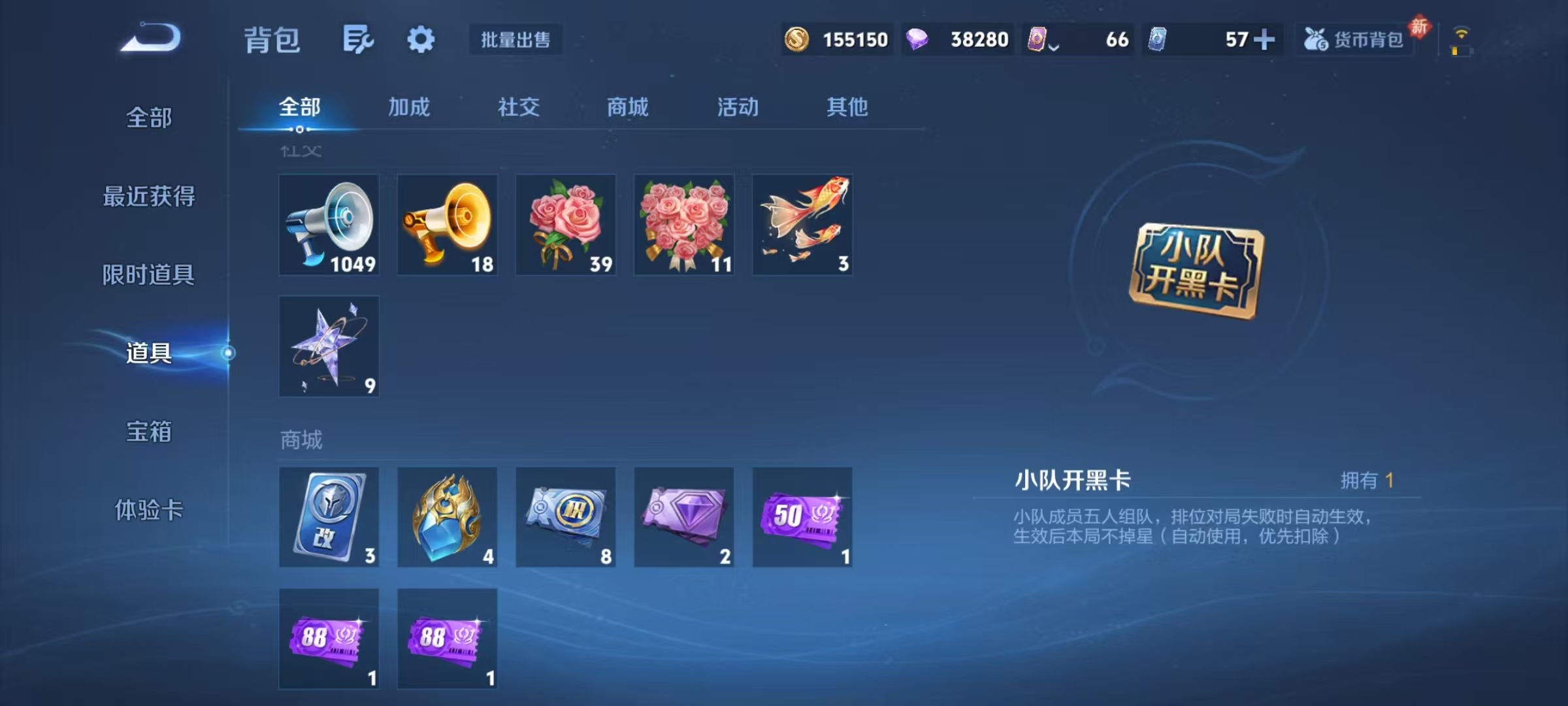Select the 50 discount coupon ticket
The width and height of the screenshot is (1568, 706).
(x=802, y=518)
